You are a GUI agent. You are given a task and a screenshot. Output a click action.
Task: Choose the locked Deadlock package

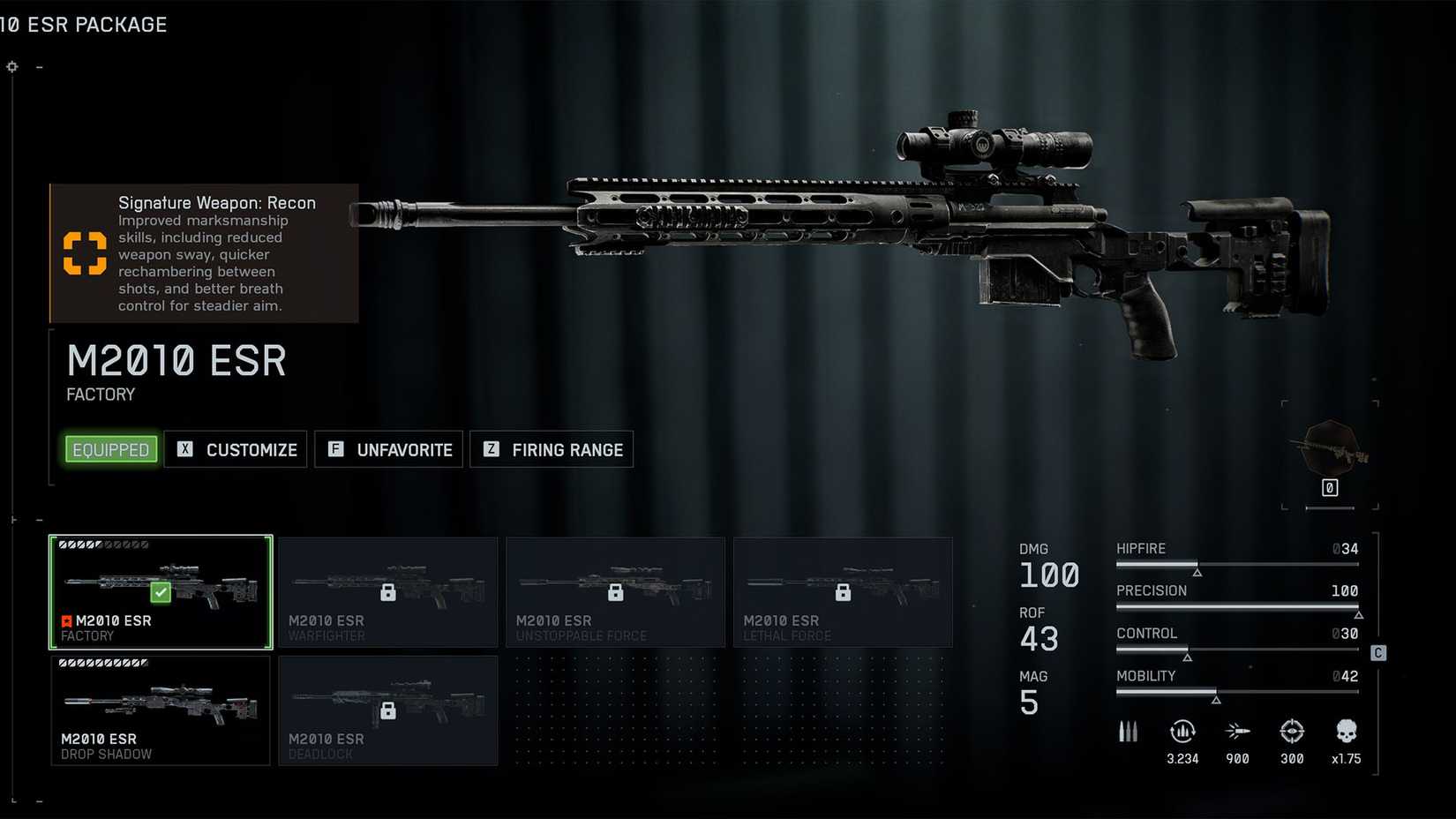388,710
